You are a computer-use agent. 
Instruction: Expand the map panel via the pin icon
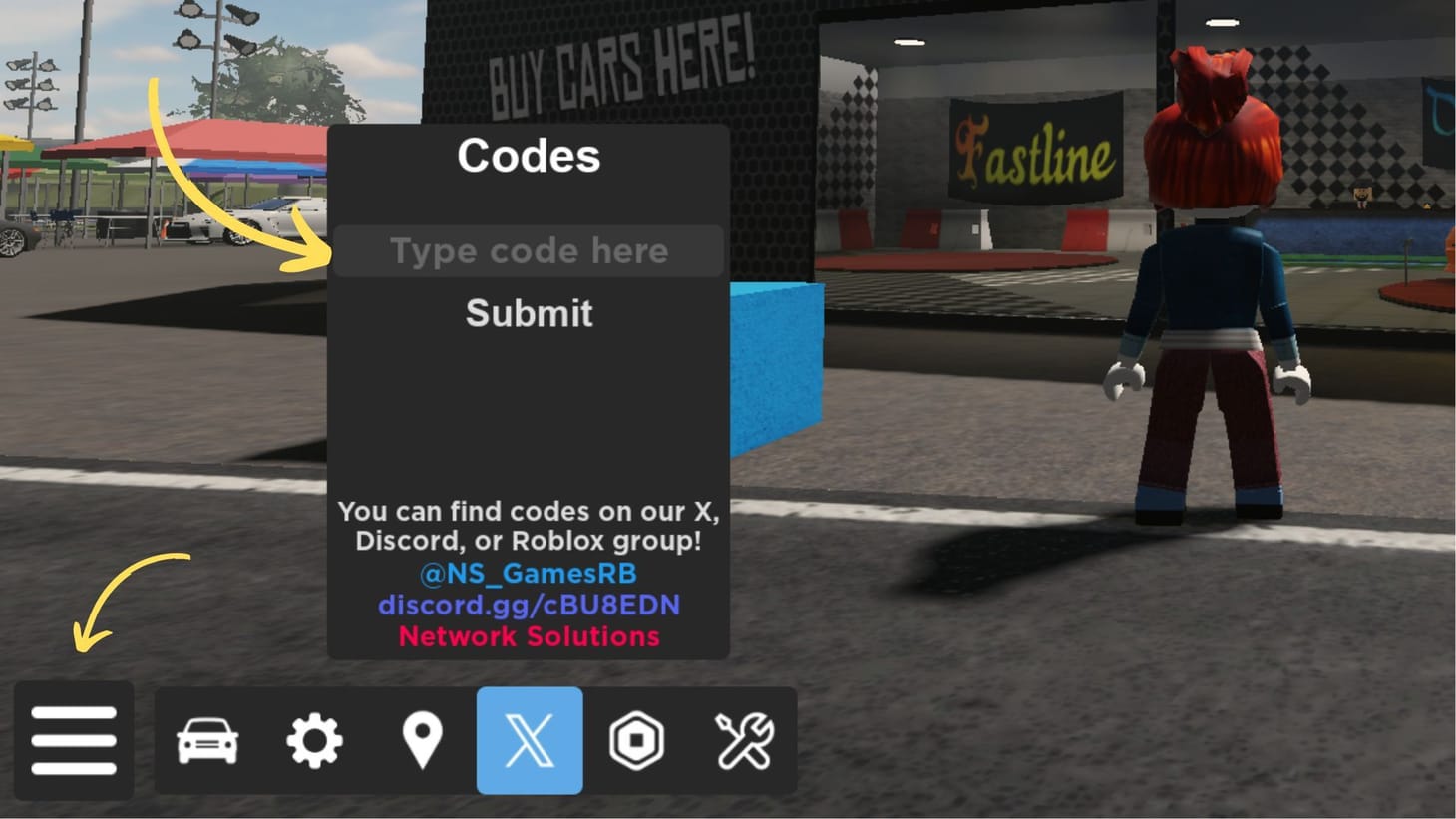pos(422,742)
